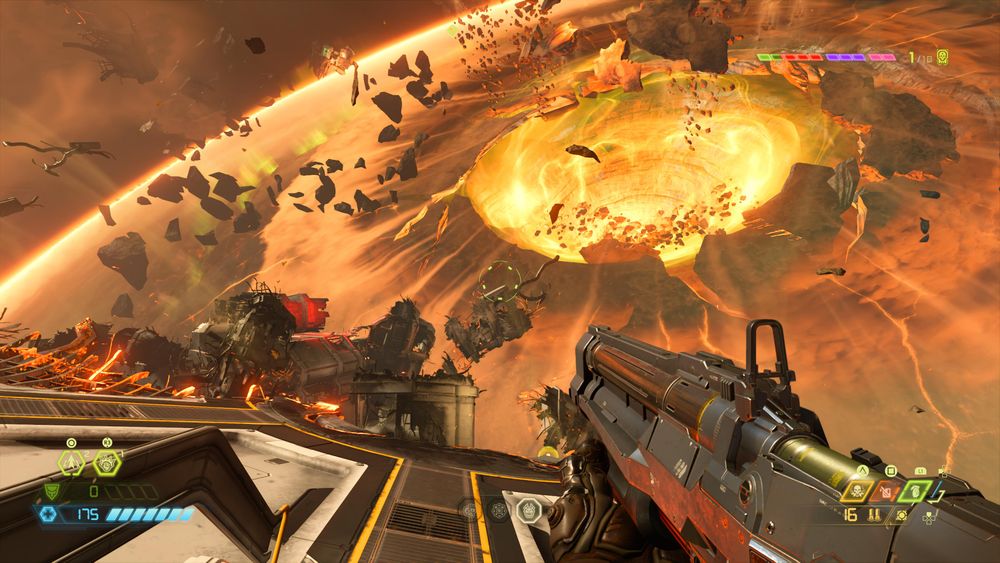1000x563 pixels.
Task: Click the blue health cross icon
Action: pyautogui.click(x=47, y=514)
